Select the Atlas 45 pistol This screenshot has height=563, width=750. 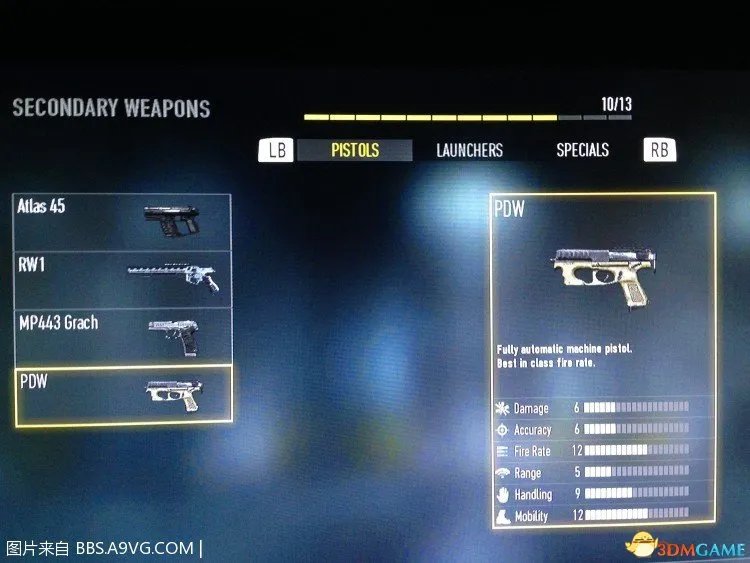pos(122,221)
